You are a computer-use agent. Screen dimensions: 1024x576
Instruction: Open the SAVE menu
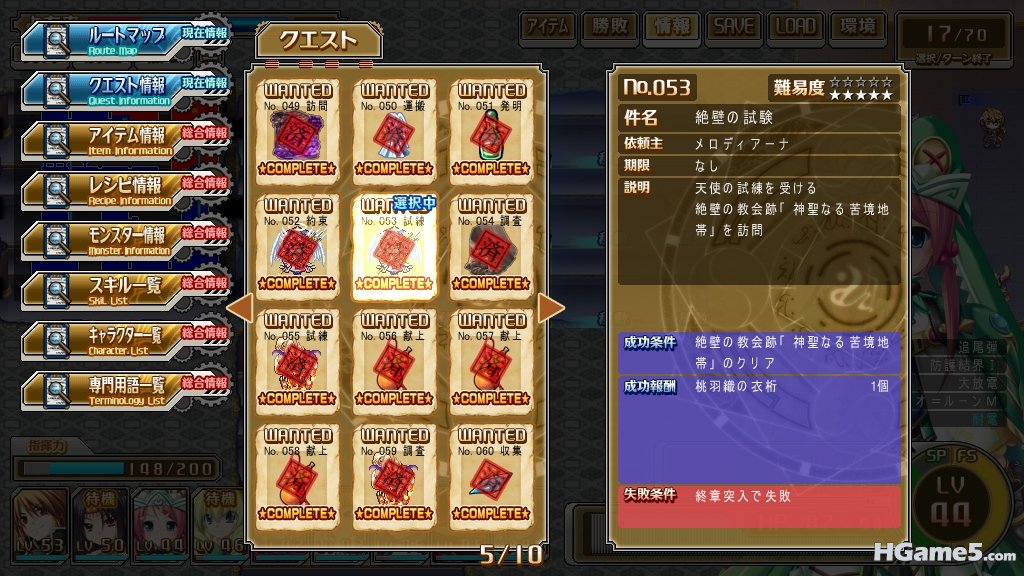(733, 27)
